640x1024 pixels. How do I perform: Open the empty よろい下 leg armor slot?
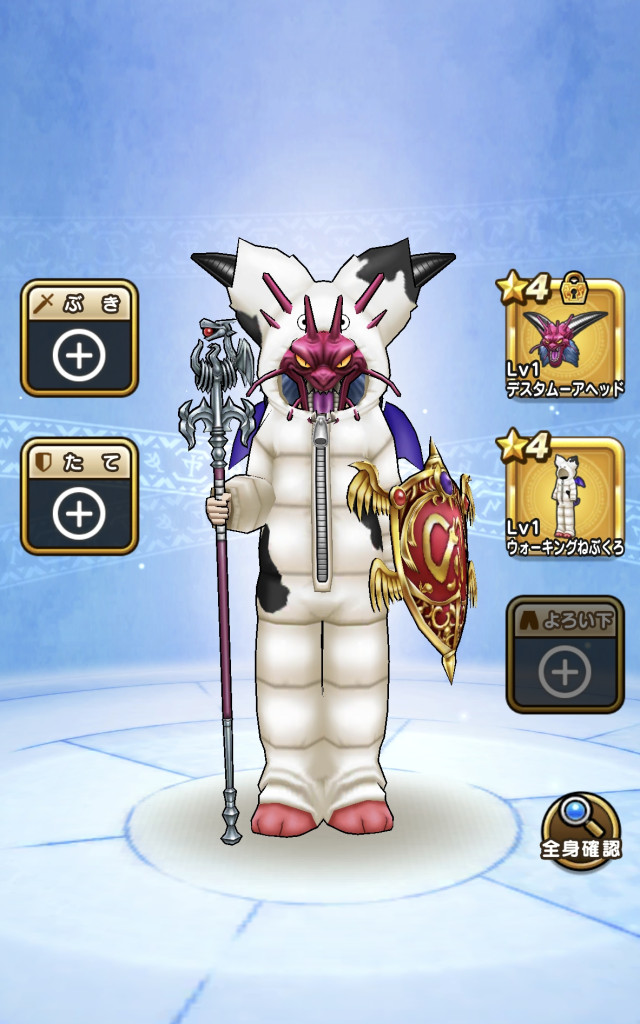pyautogui.click(x=565, y=655)
